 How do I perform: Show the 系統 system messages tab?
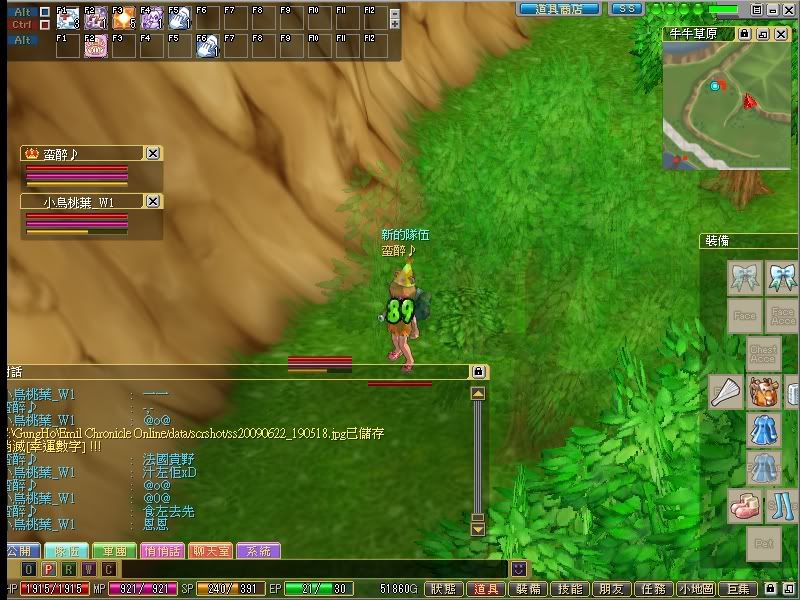(258, 551)
